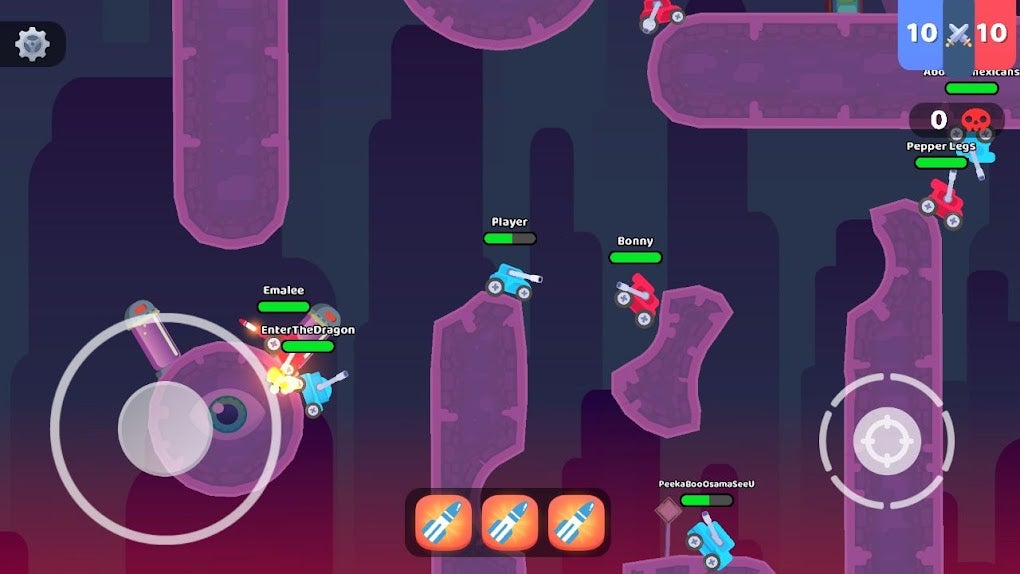Screen dimensions: 1020x574
Task: Tap the movement joystick thumb pad
Action: click(165, 428)
